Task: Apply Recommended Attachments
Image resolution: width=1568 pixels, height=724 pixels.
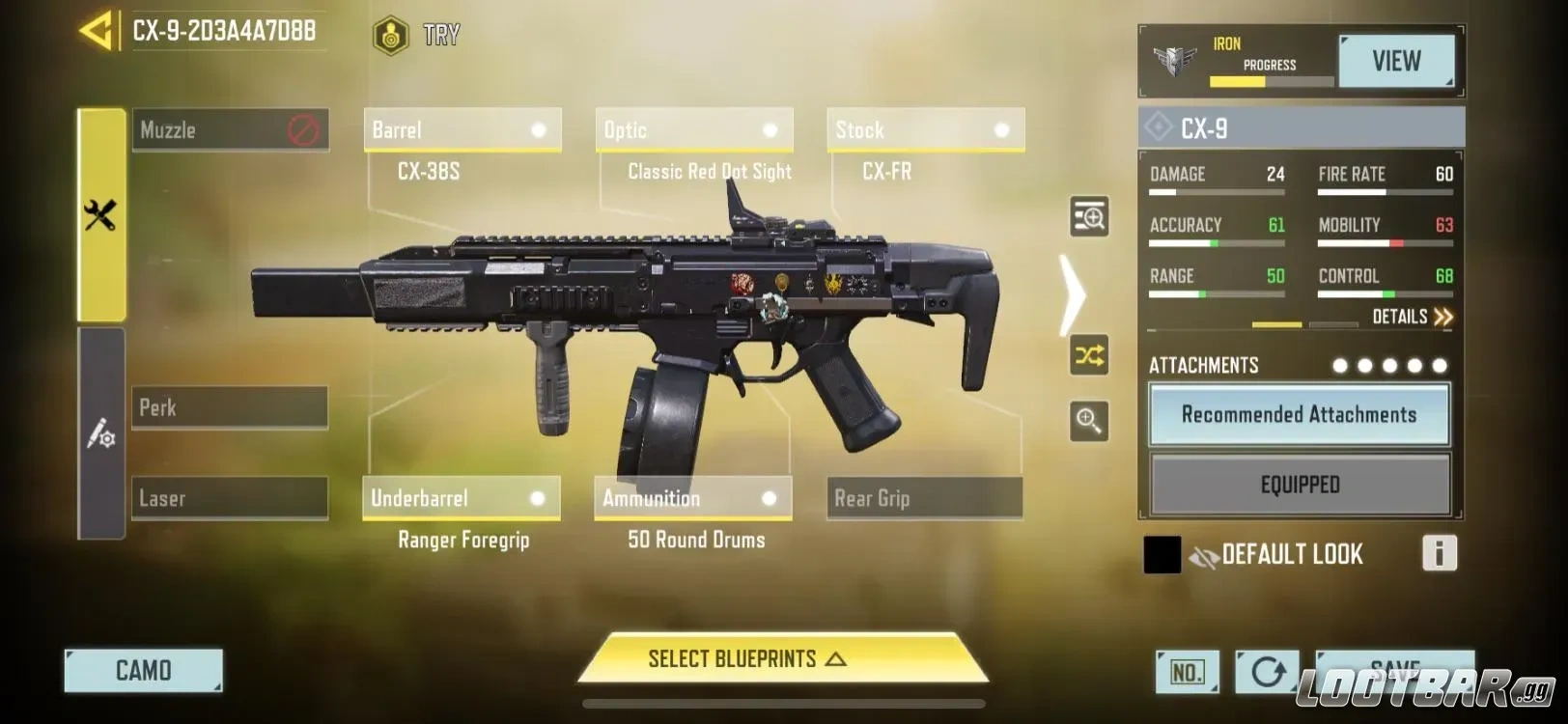Action: [x=1299, y=414]
